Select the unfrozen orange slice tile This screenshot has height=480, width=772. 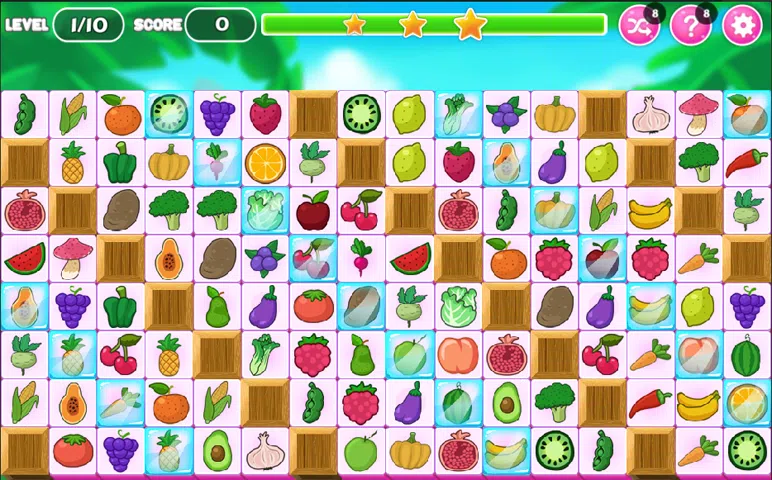click(265, 163)
